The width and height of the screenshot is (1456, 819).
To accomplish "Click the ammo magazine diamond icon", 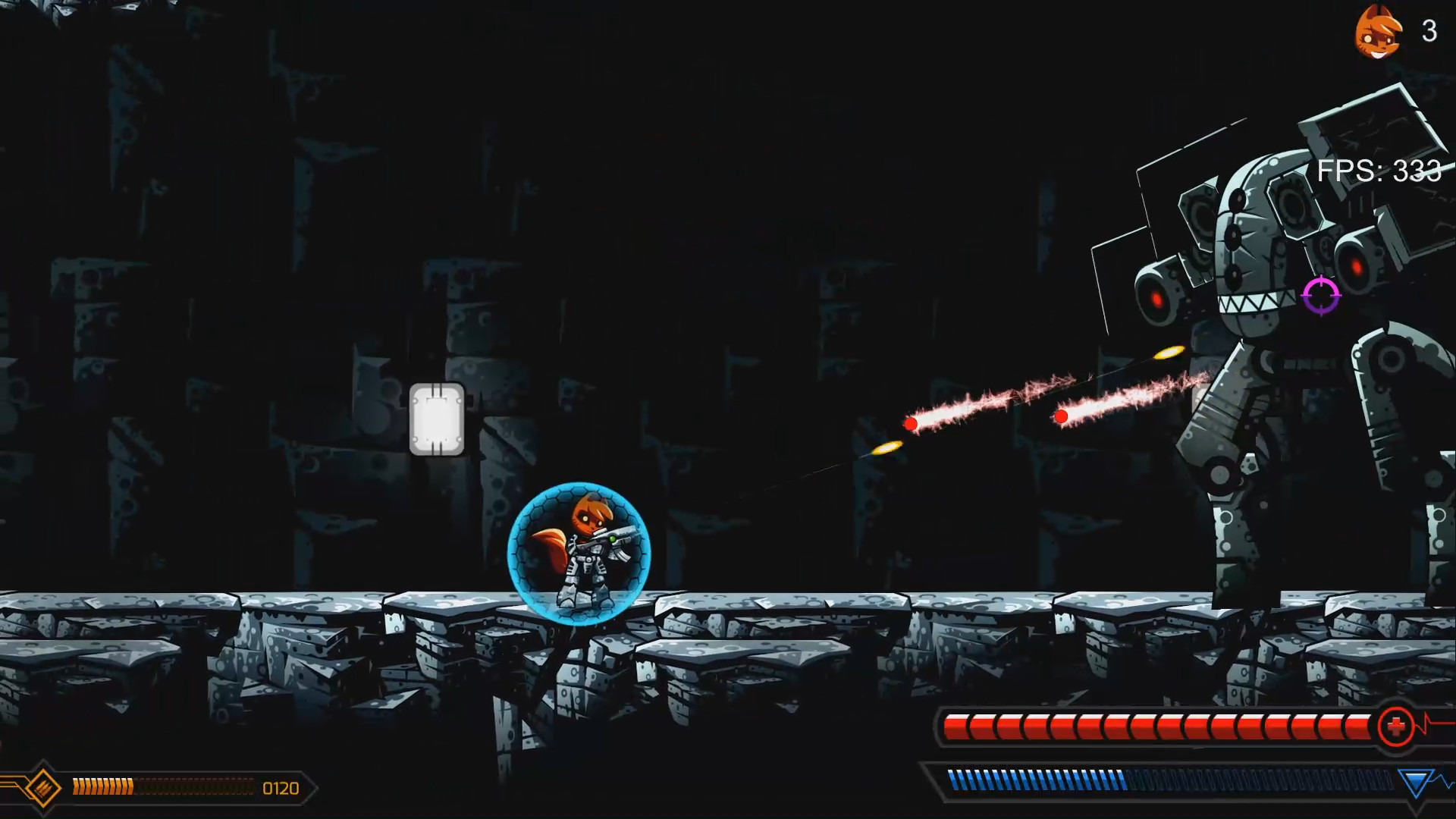I will click(44, 787).
